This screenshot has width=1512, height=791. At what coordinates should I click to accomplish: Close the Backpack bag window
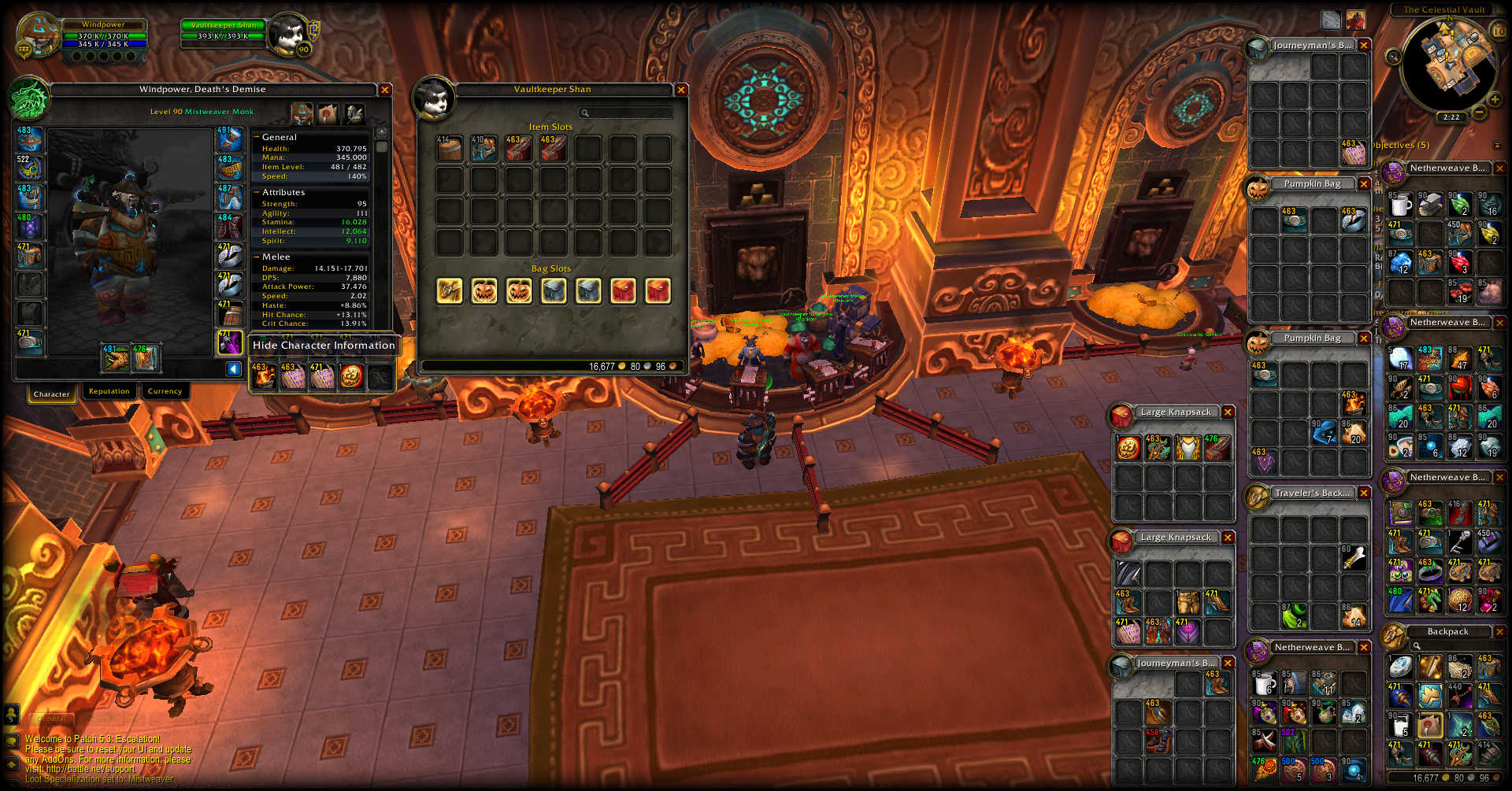(1499, 631)
